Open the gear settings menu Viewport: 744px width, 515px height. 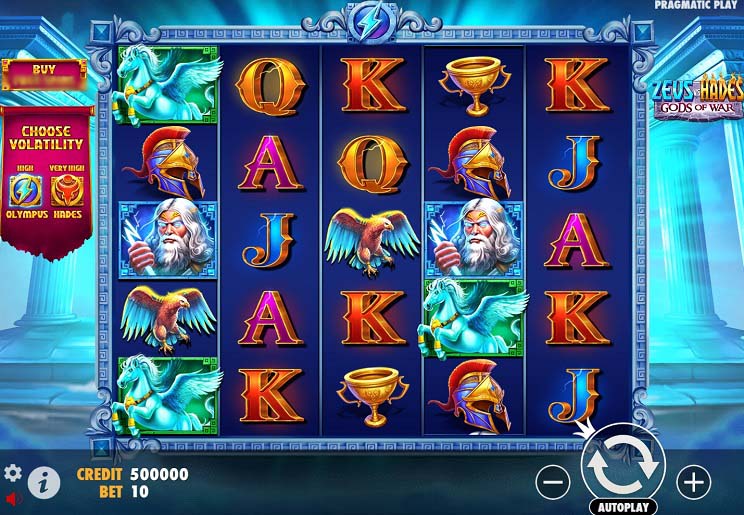(13, 472)
